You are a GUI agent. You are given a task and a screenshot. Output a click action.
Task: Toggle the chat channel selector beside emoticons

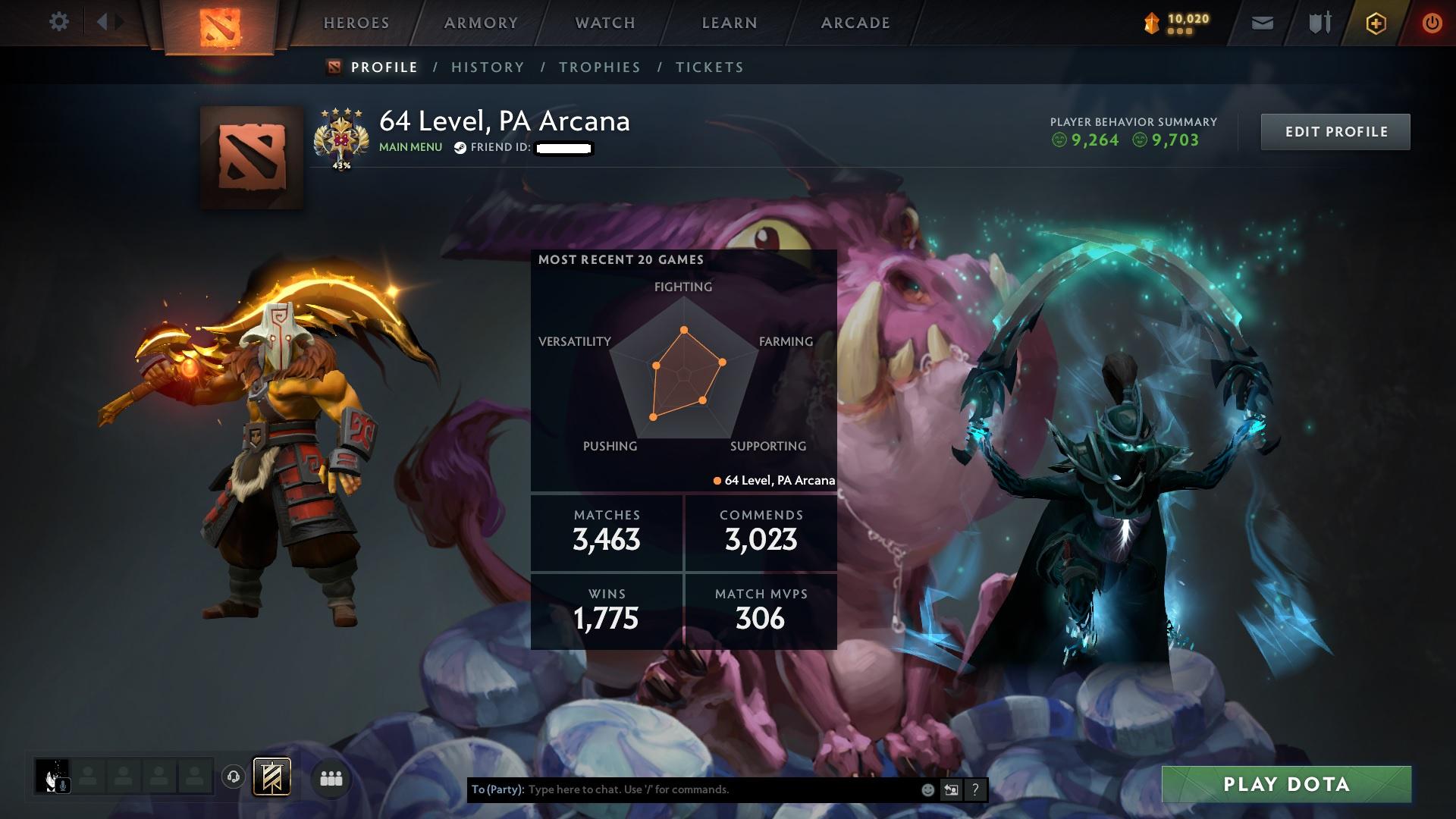(951, 789)
